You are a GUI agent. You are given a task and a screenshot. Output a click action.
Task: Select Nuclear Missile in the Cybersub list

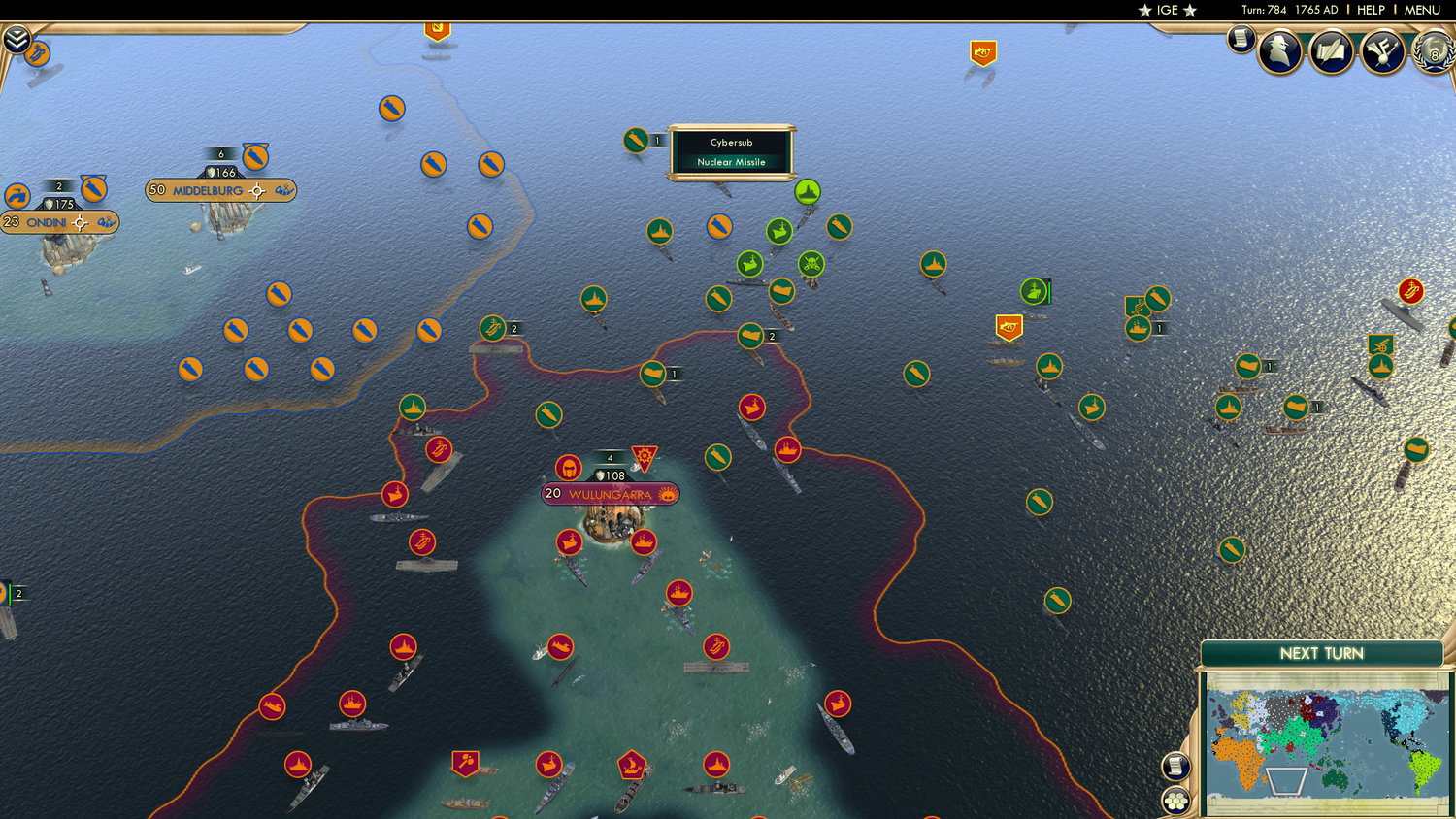click(730, 162)
